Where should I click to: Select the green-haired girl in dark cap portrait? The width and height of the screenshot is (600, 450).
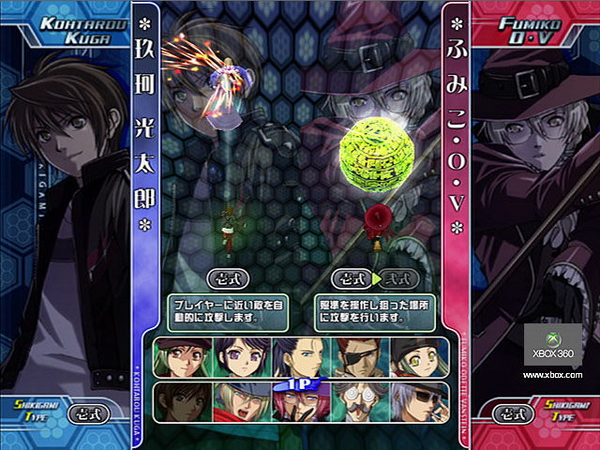point(180,357)
